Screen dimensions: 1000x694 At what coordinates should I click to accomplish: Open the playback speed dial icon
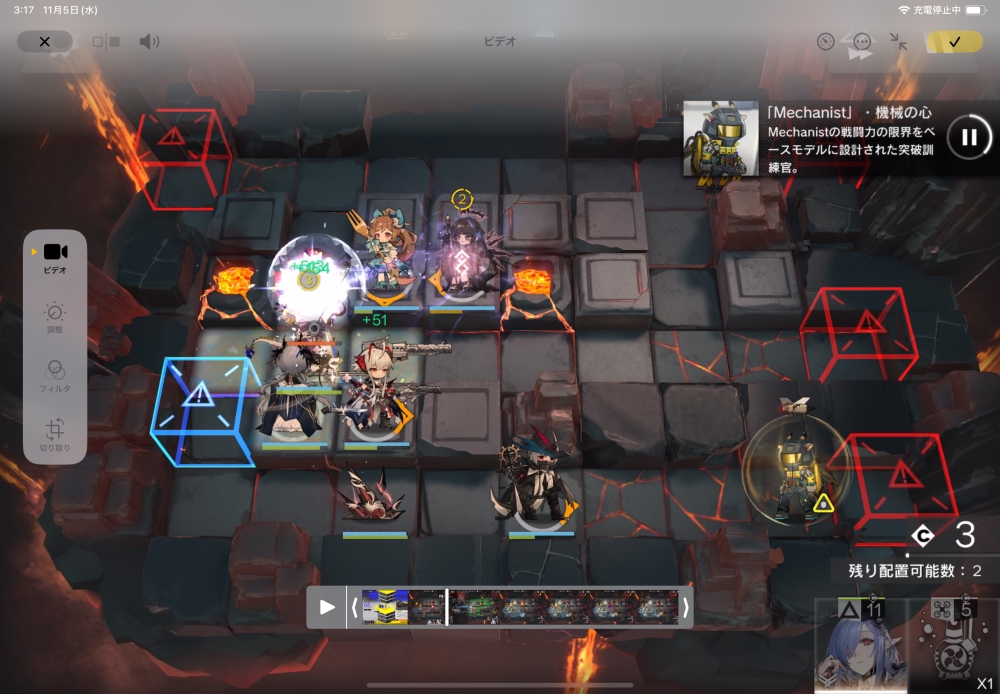pos(825,42)
